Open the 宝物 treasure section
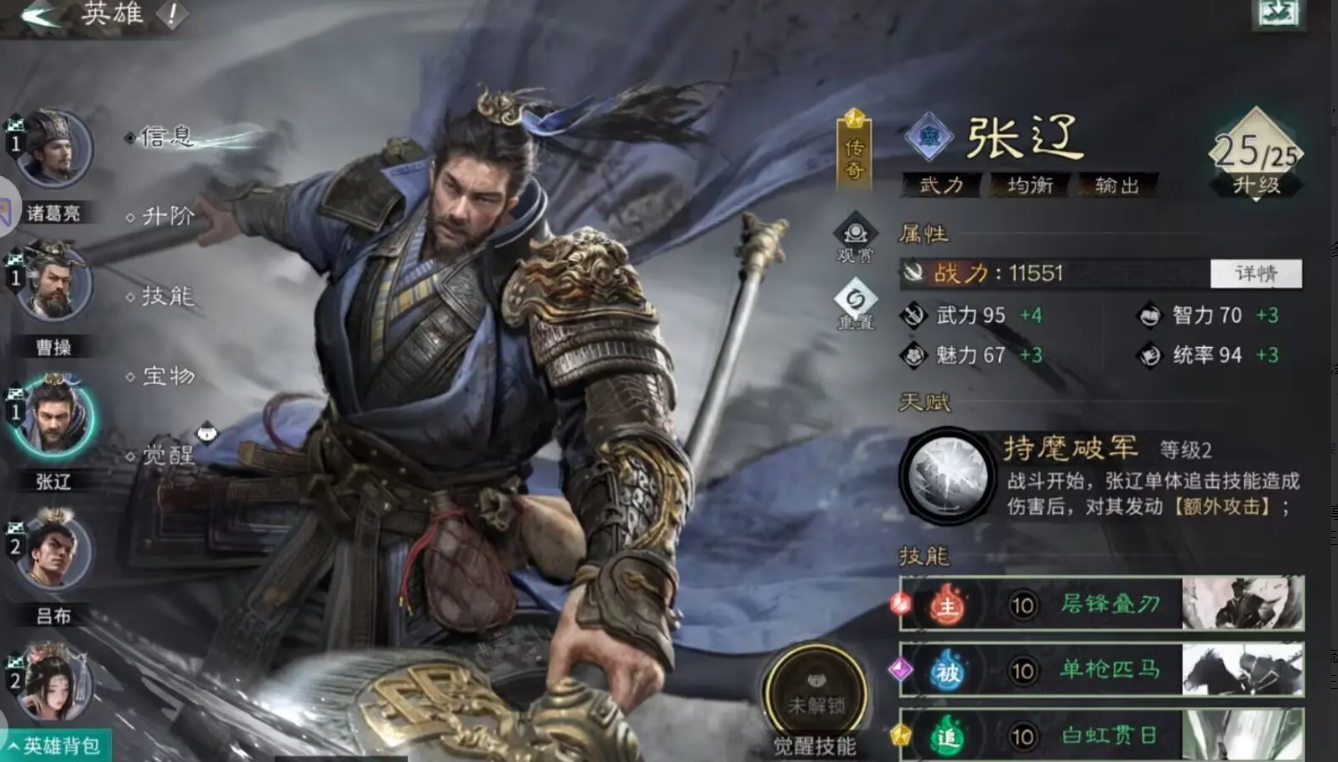Image resolution: width=1338 pixels, height=762 pixels. tap(169, 377)
